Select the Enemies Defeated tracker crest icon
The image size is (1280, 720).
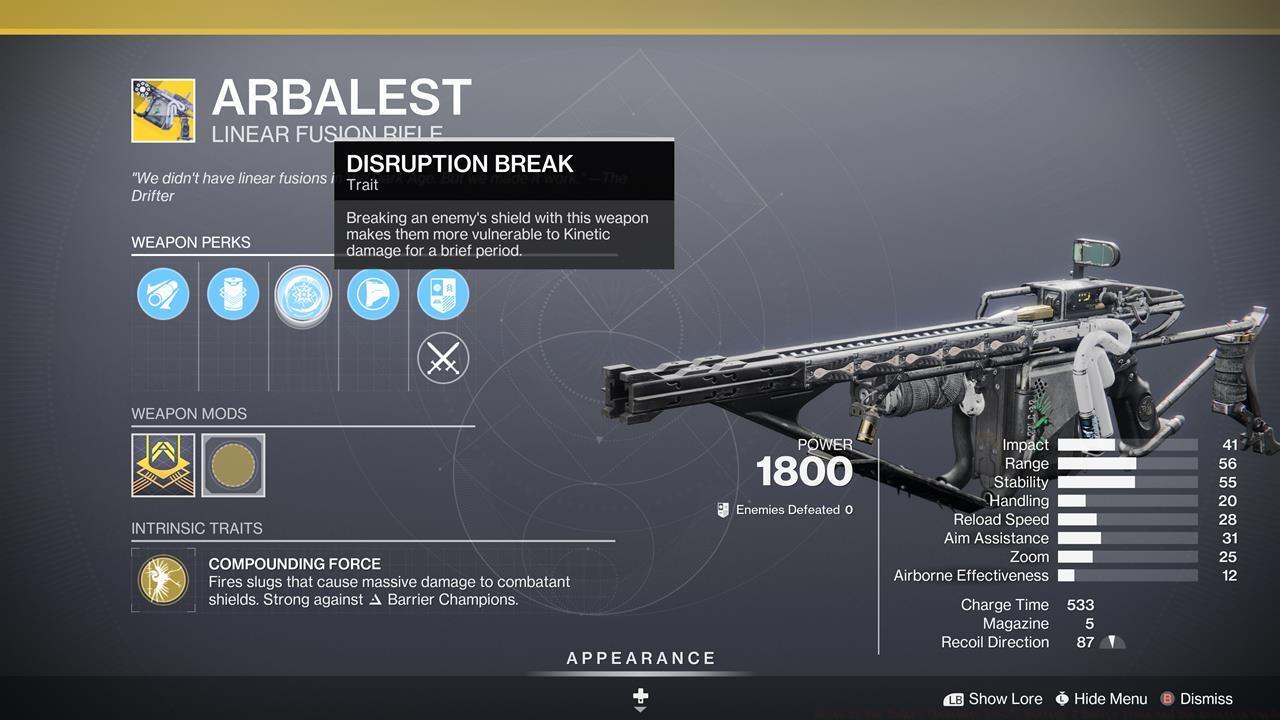point(722,509)
